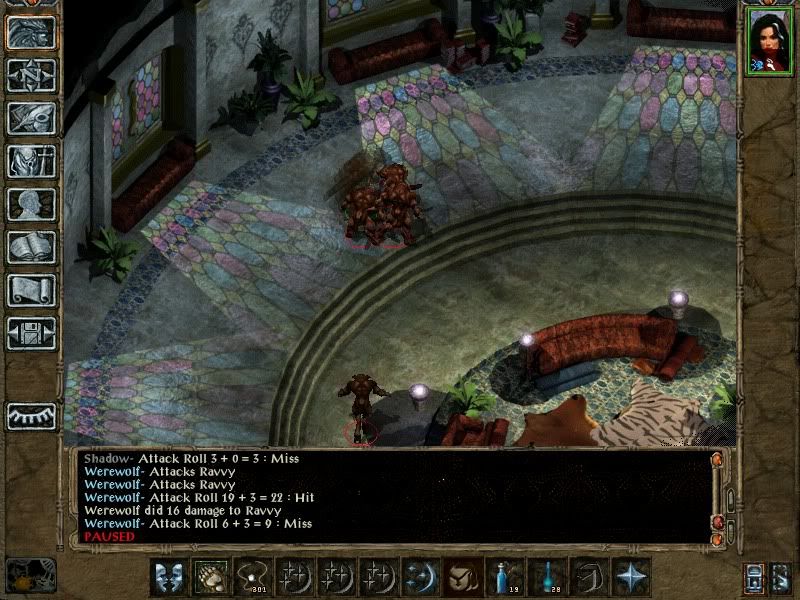The image size is (800, 600).
Task: Open the journal quill button
Action: pos(31,118)
